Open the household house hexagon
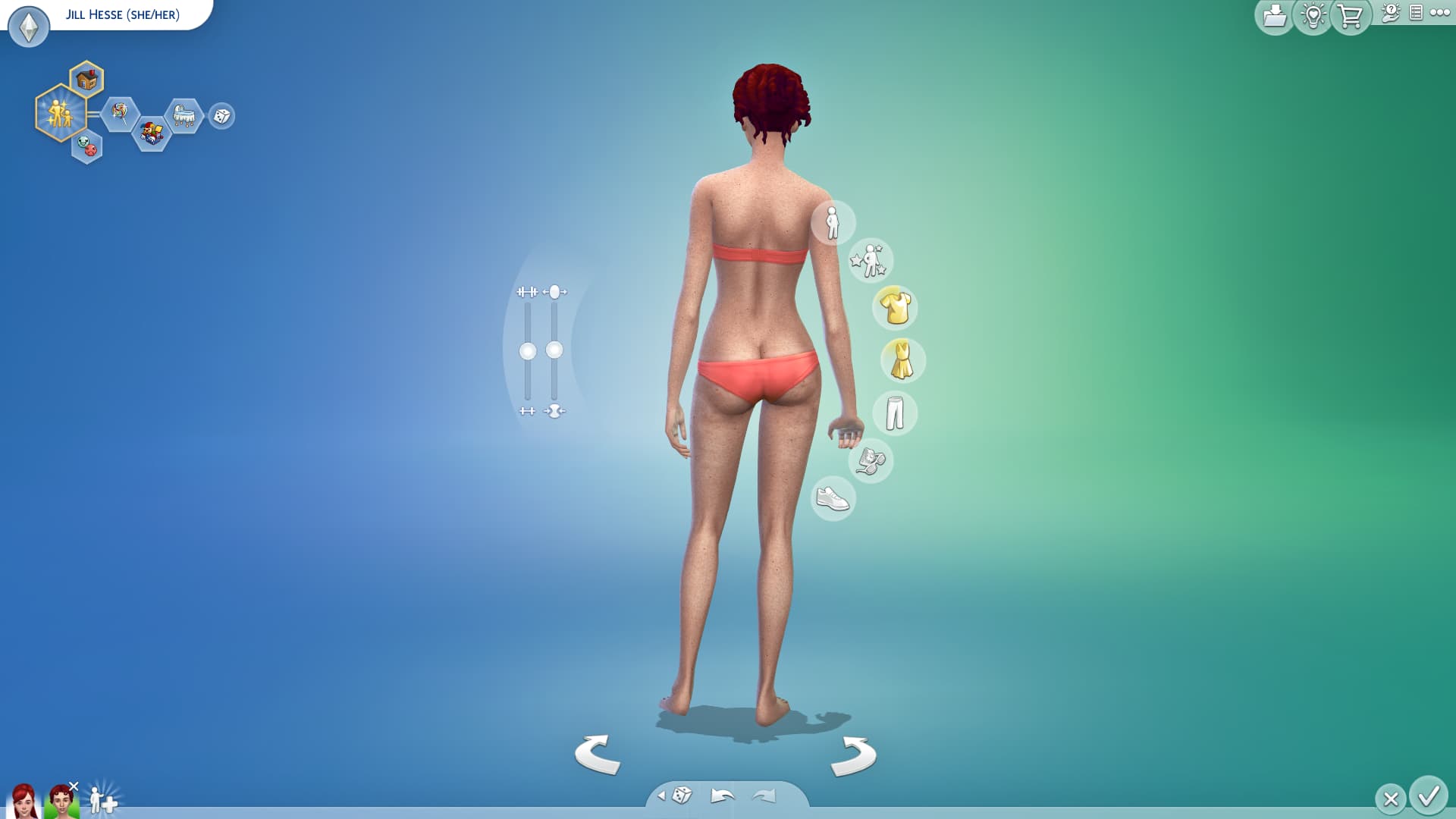 [87, 80]
